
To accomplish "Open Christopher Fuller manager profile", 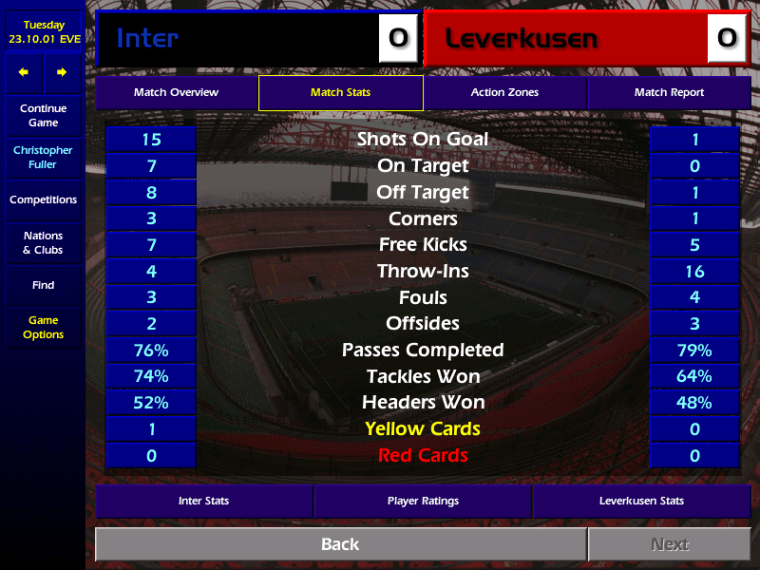I will point(43,157).
